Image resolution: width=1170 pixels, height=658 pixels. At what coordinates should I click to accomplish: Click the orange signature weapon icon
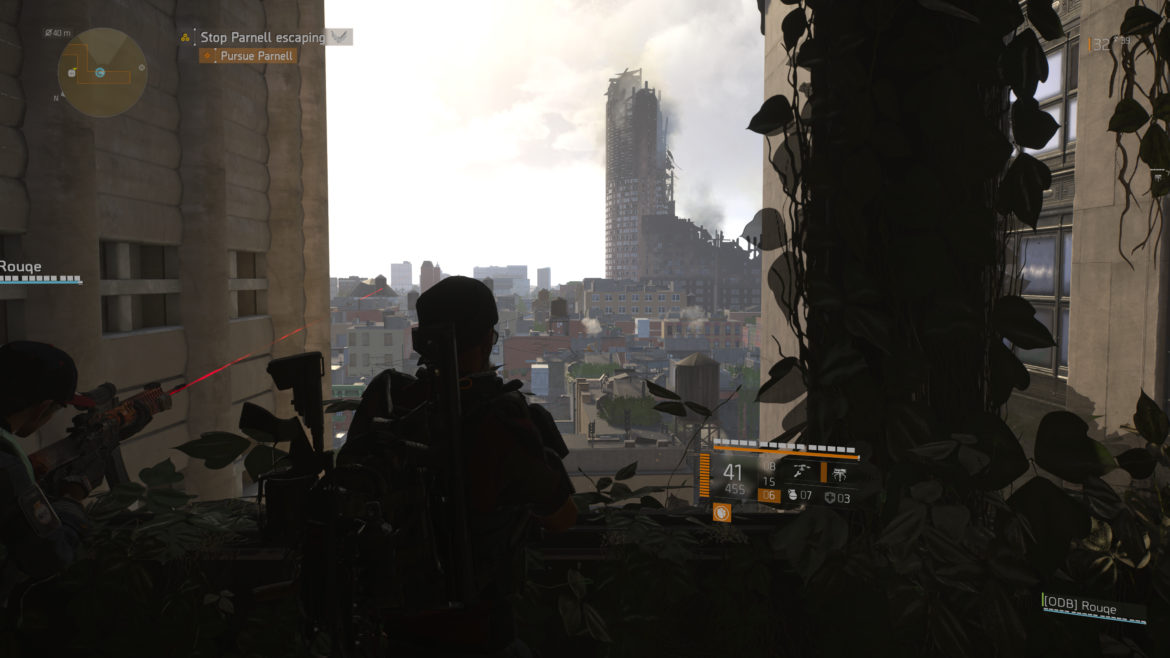point(721,512)
